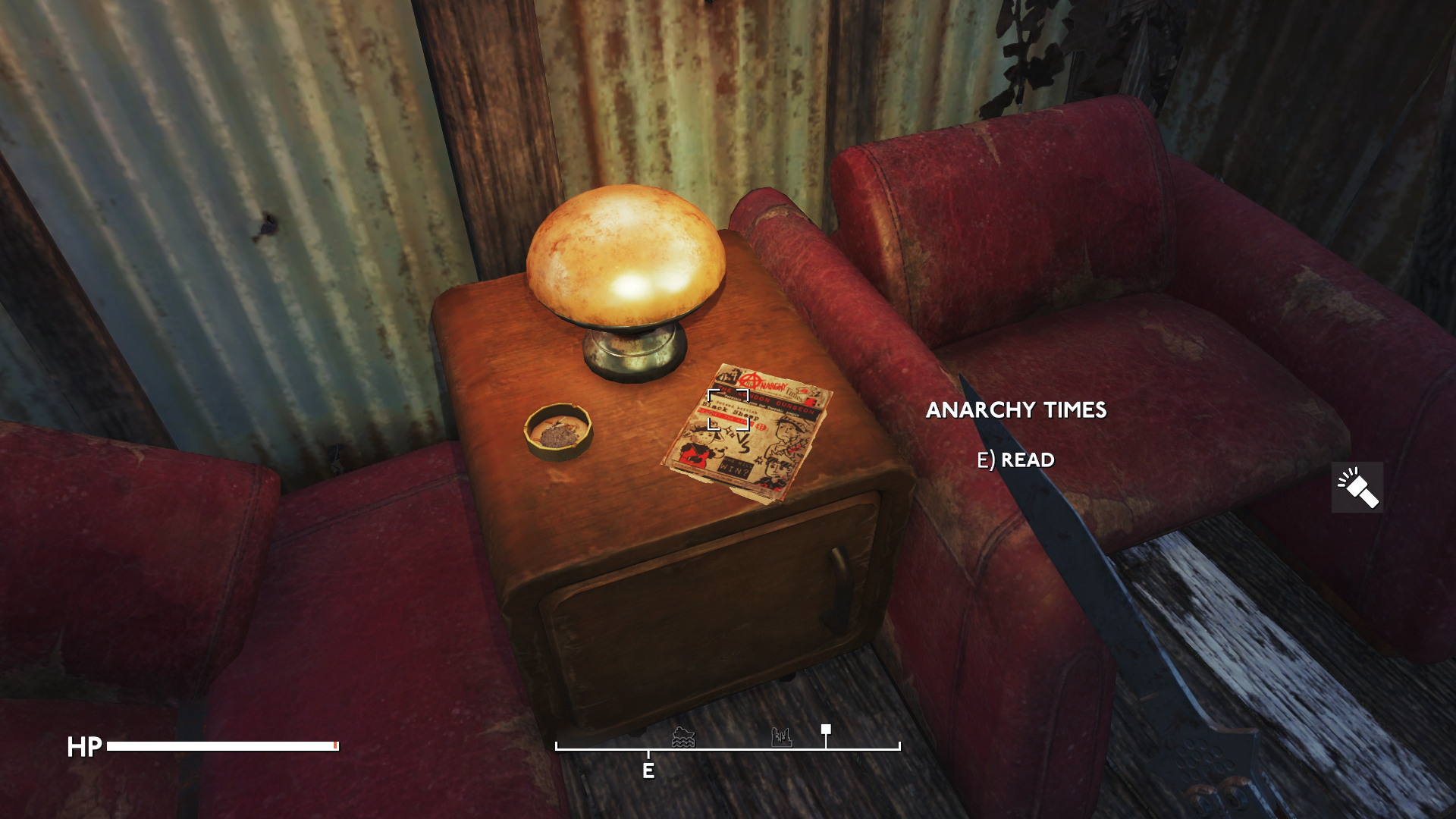Select the ship-on-water compass marker

pyautogui.click(x=683, y=737)
